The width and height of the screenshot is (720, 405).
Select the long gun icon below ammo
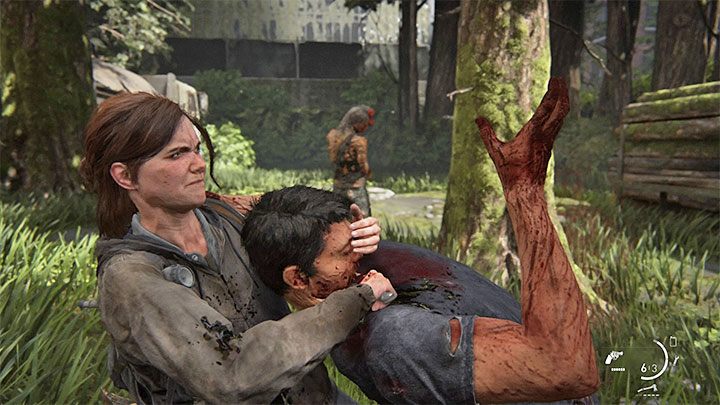(x=651, y=388)
